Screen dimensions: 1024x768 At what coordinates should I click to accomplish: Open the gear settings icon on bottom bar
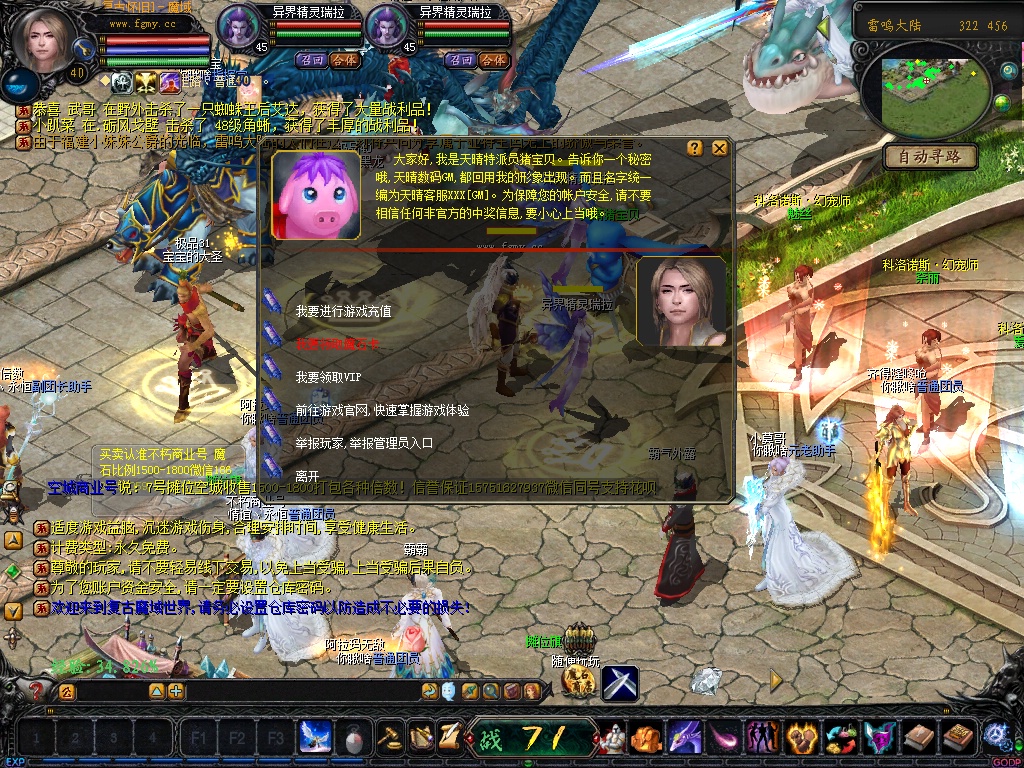click(x=995, y=737)
